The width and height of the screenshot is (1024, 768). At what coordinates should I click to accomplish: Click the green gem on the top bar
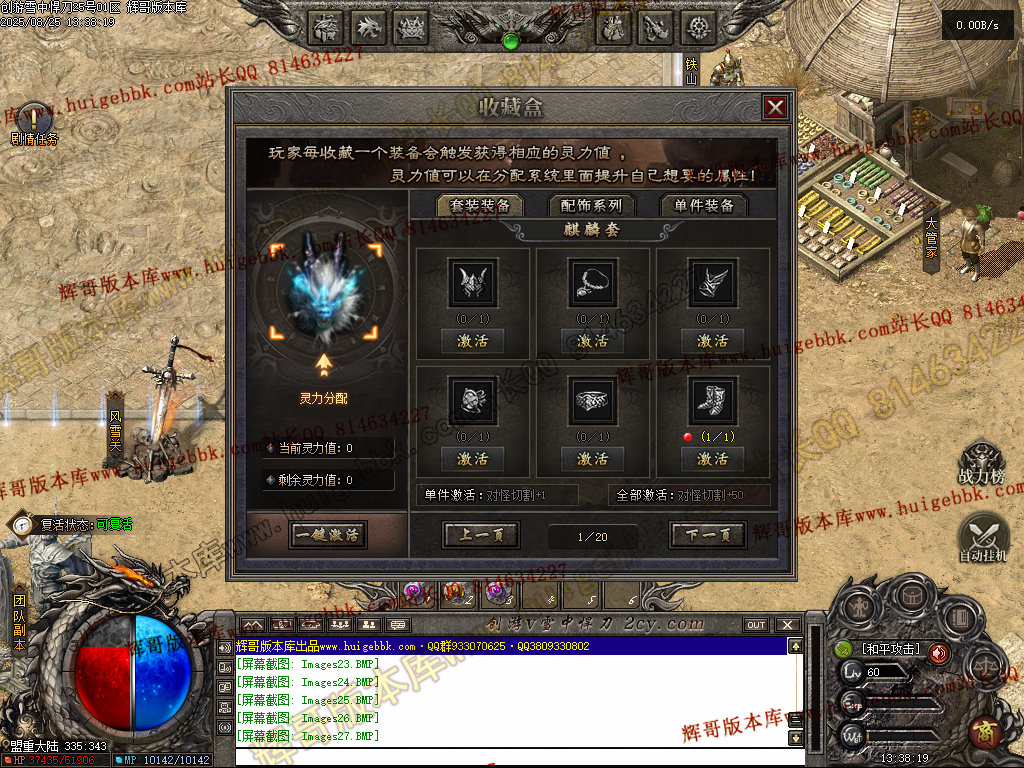[x=511, y=41]
